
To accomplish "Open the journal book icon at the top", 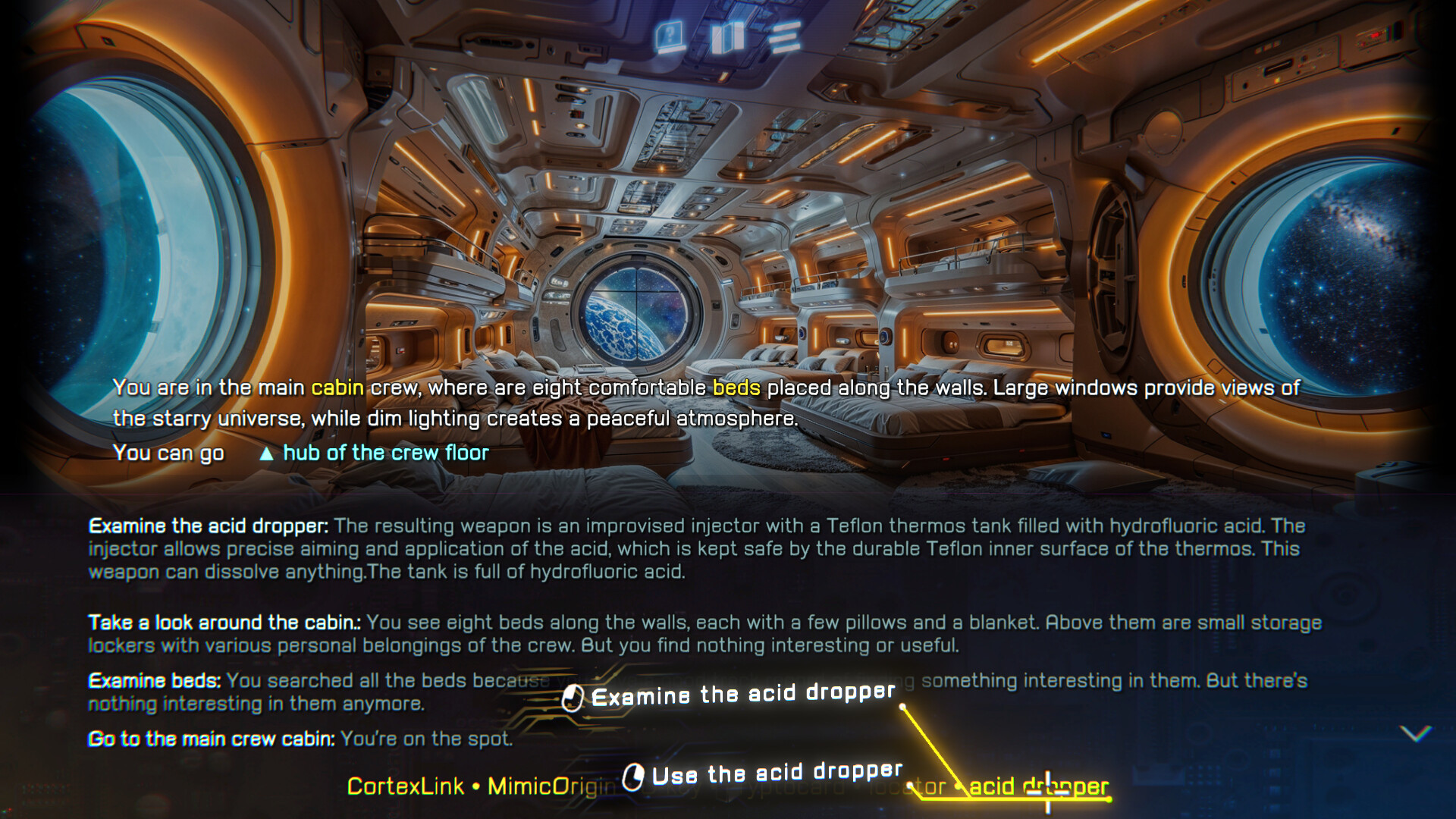I will click(x=730, y=34).
